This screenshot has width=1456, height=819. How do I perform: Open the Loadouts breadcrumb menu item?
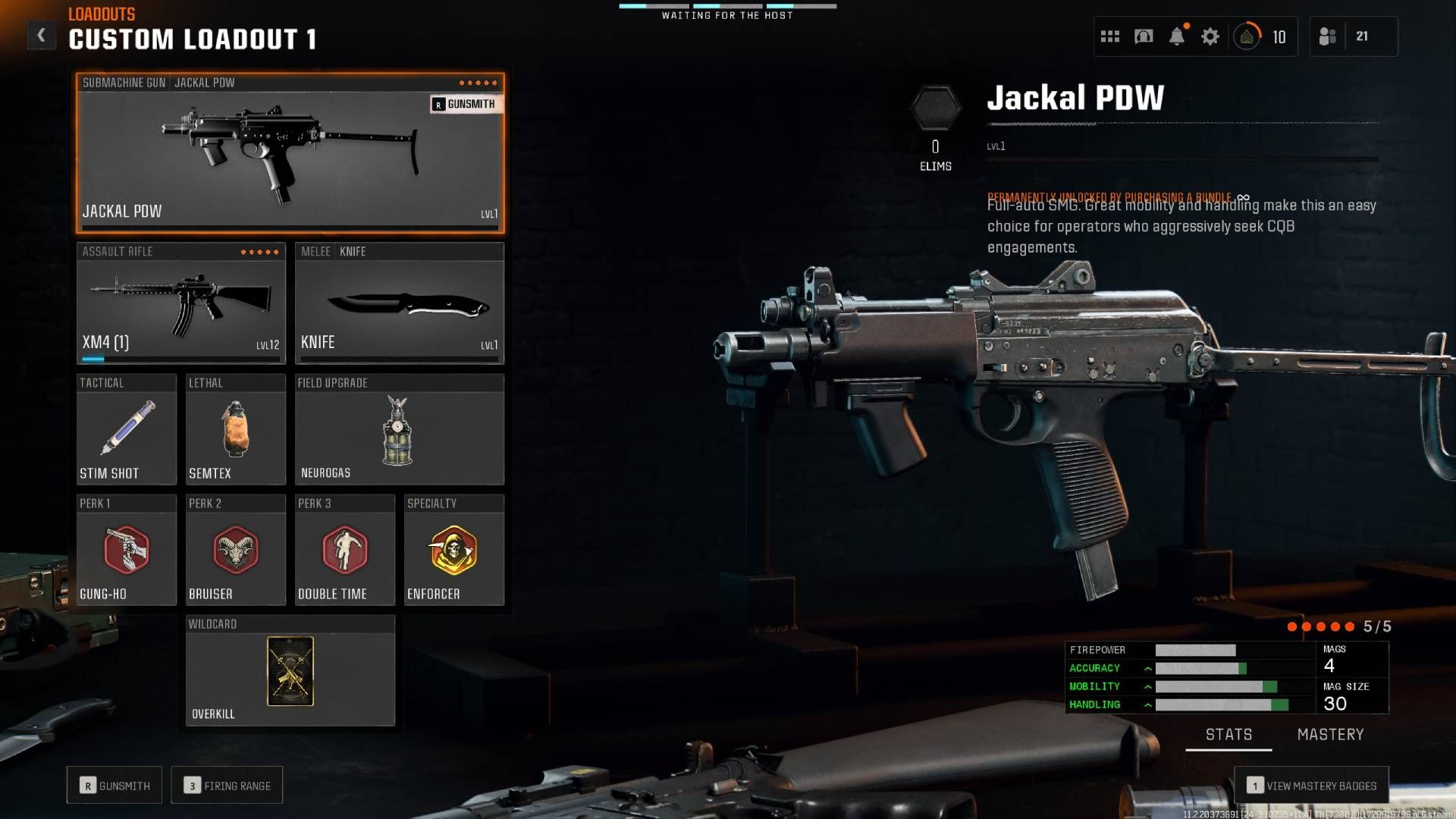point(100,13)
